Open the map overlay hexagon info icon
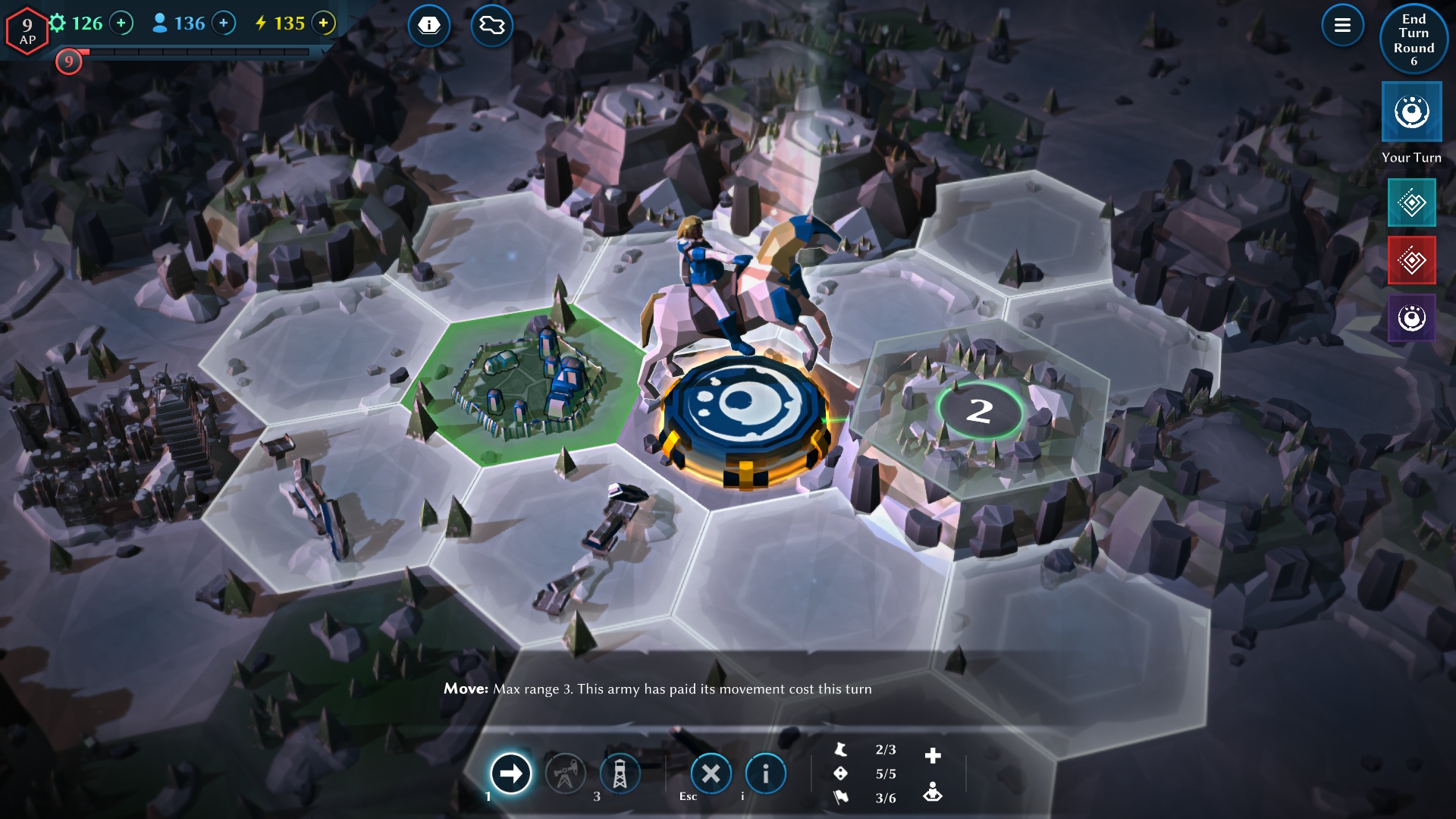The width and height of the screenshot is (1456, 819). pos(430,25)
